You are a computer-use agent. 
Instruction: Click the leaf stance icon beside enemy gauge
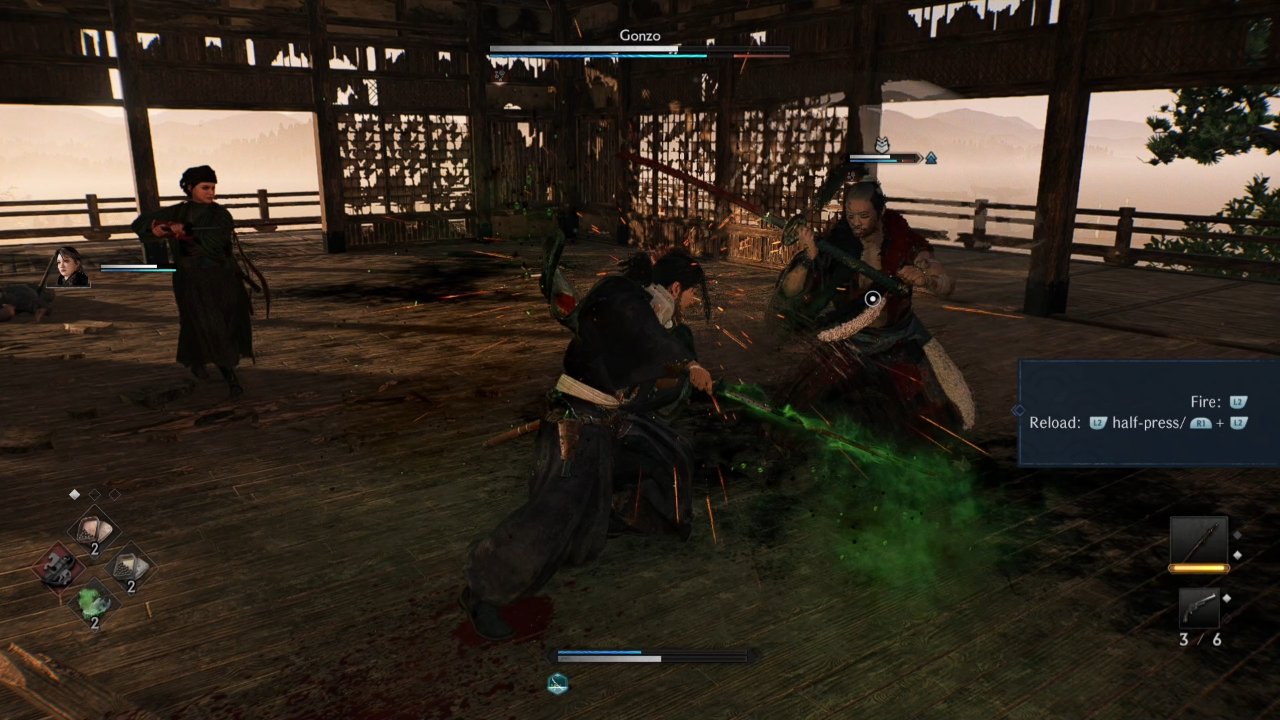[882, 146]
